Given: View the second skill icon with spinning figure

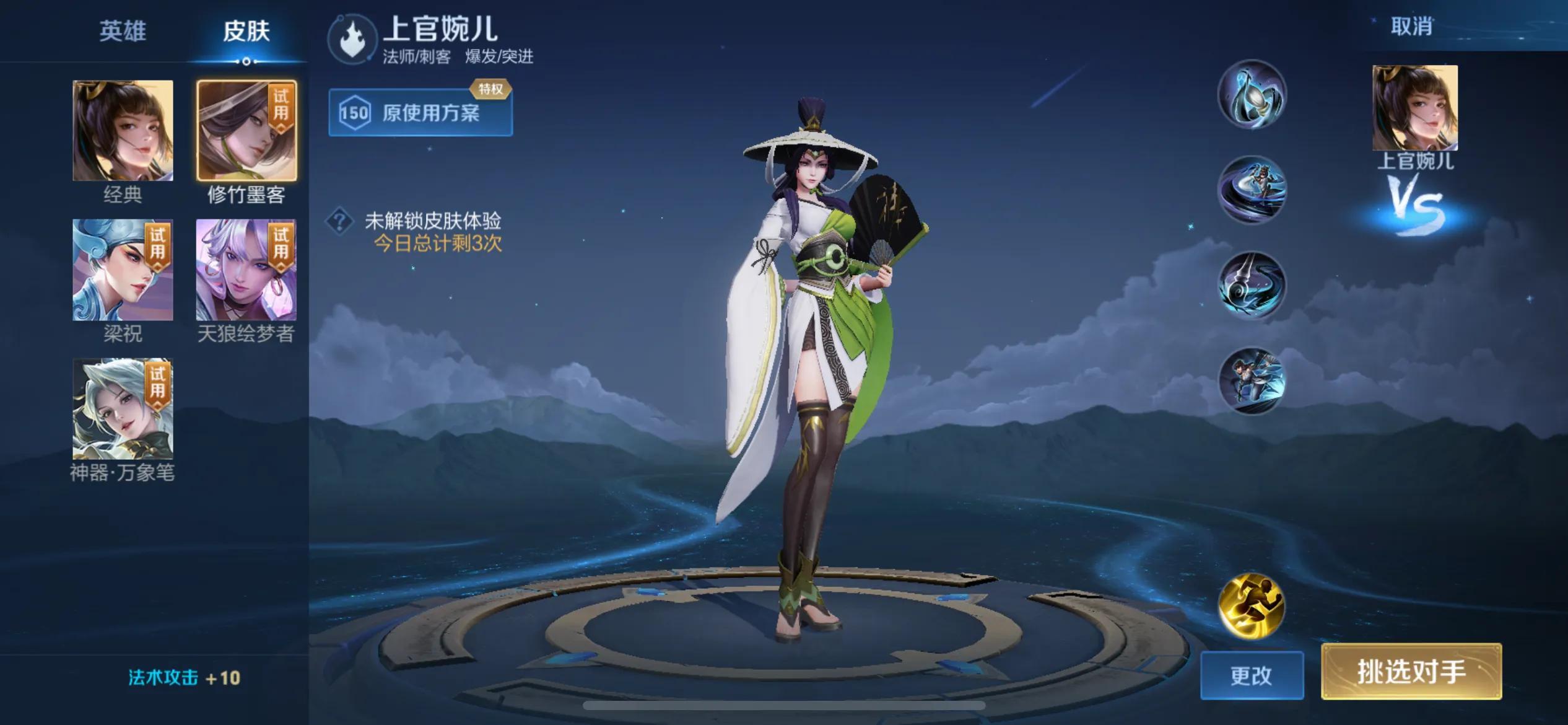Looking at the screenshot, I should [x=1252, y=190].
